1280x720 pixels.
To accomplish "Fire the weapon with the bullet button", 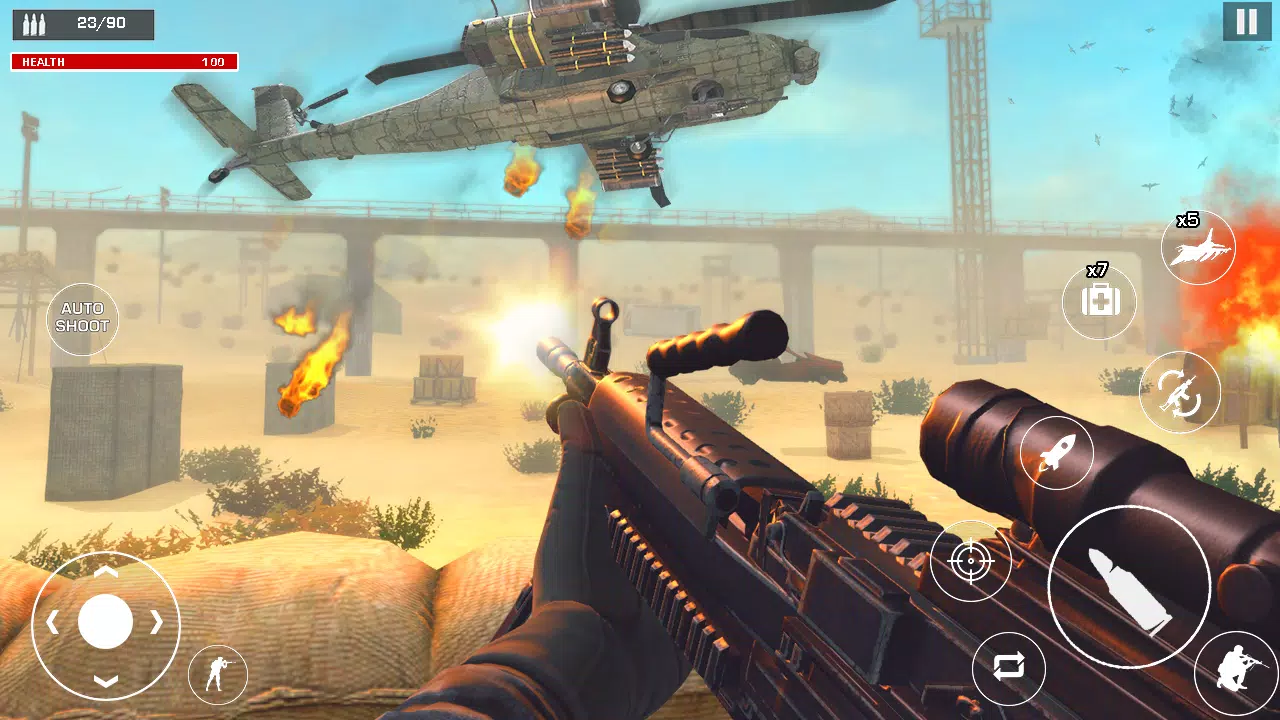I will [x=1129, y=586].
